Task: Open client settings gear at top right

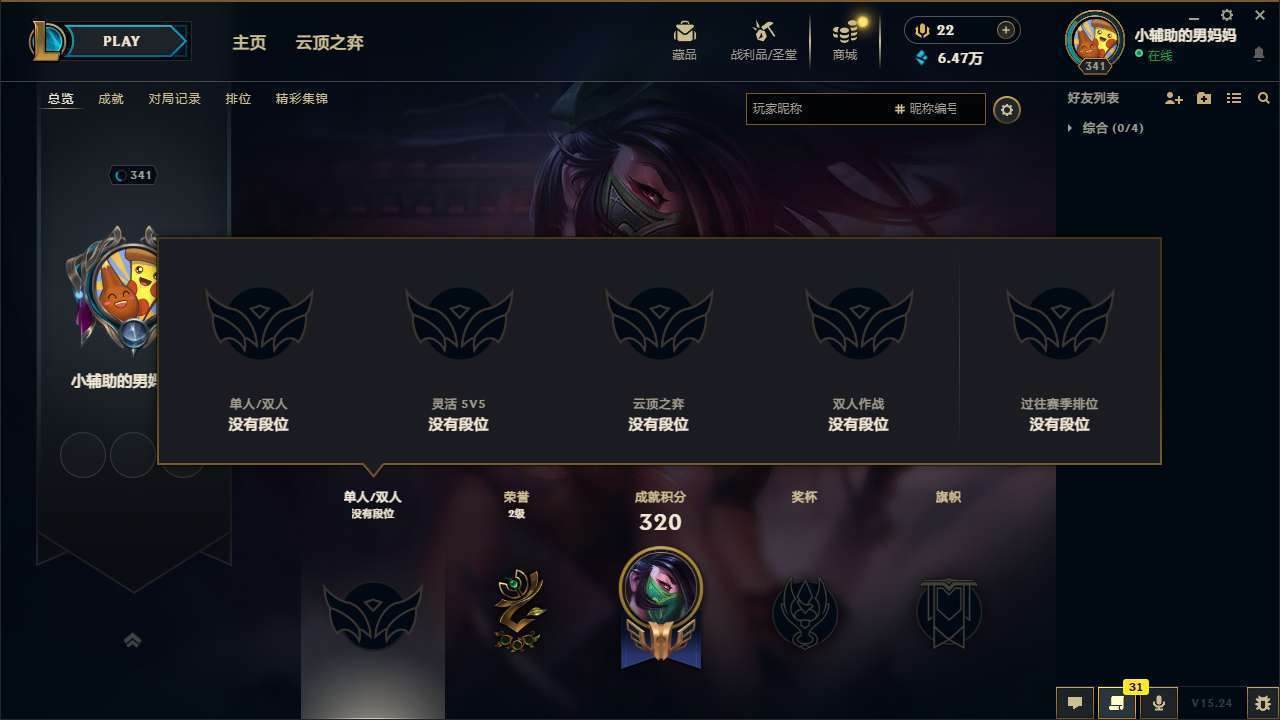Action: 1226,15
